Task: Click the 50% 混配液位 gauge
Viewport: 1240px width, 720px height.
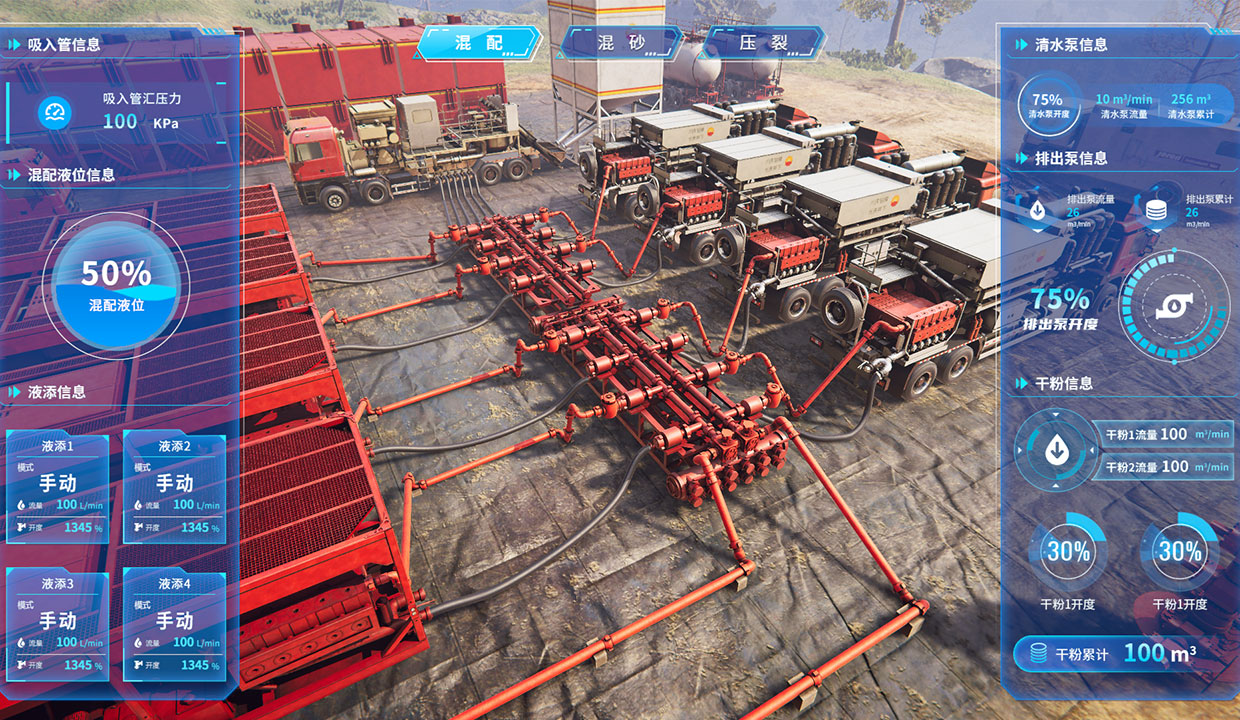Action: [116, 284]
